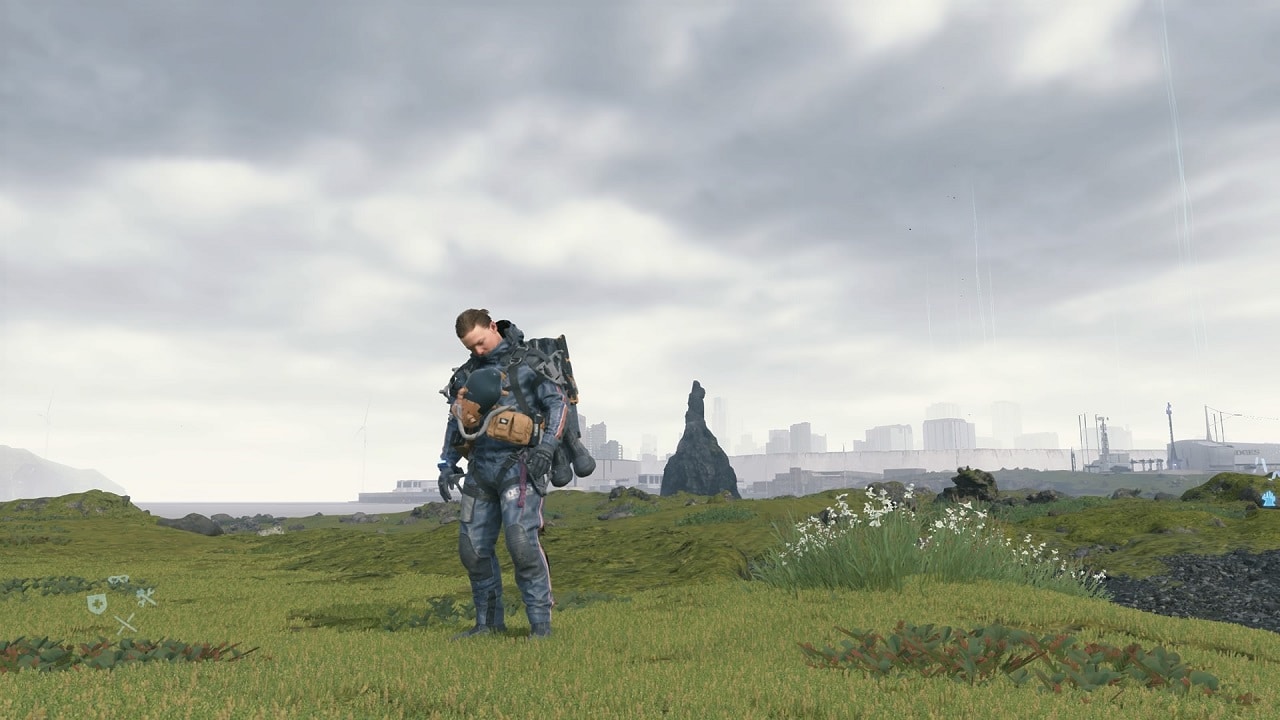1280x720 pixels.
Task: Open the wrench tools icon
Action: [146, 597]
